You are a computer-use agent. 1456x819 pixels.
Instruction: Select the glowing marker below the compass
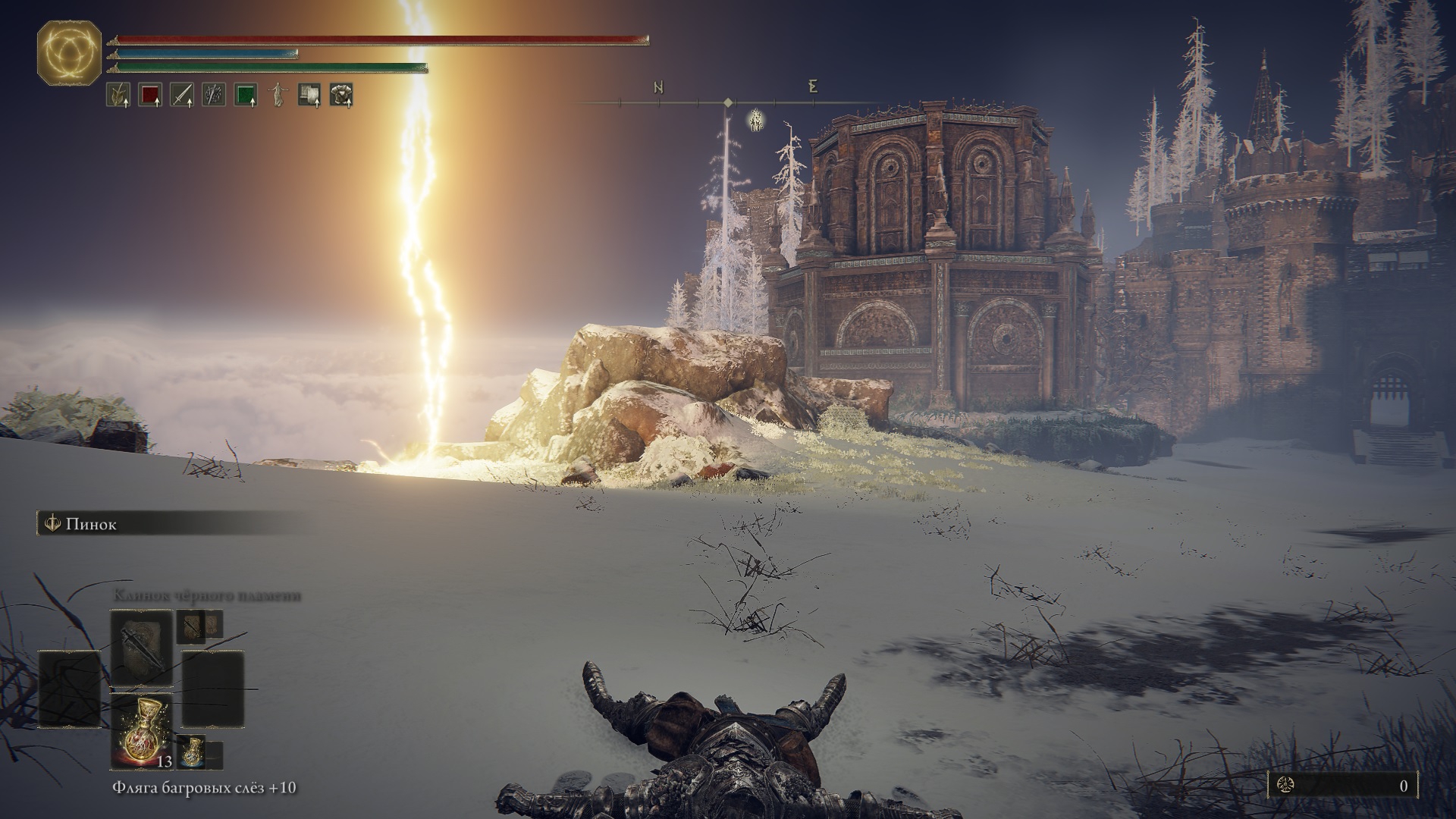(x=755, y=121)
